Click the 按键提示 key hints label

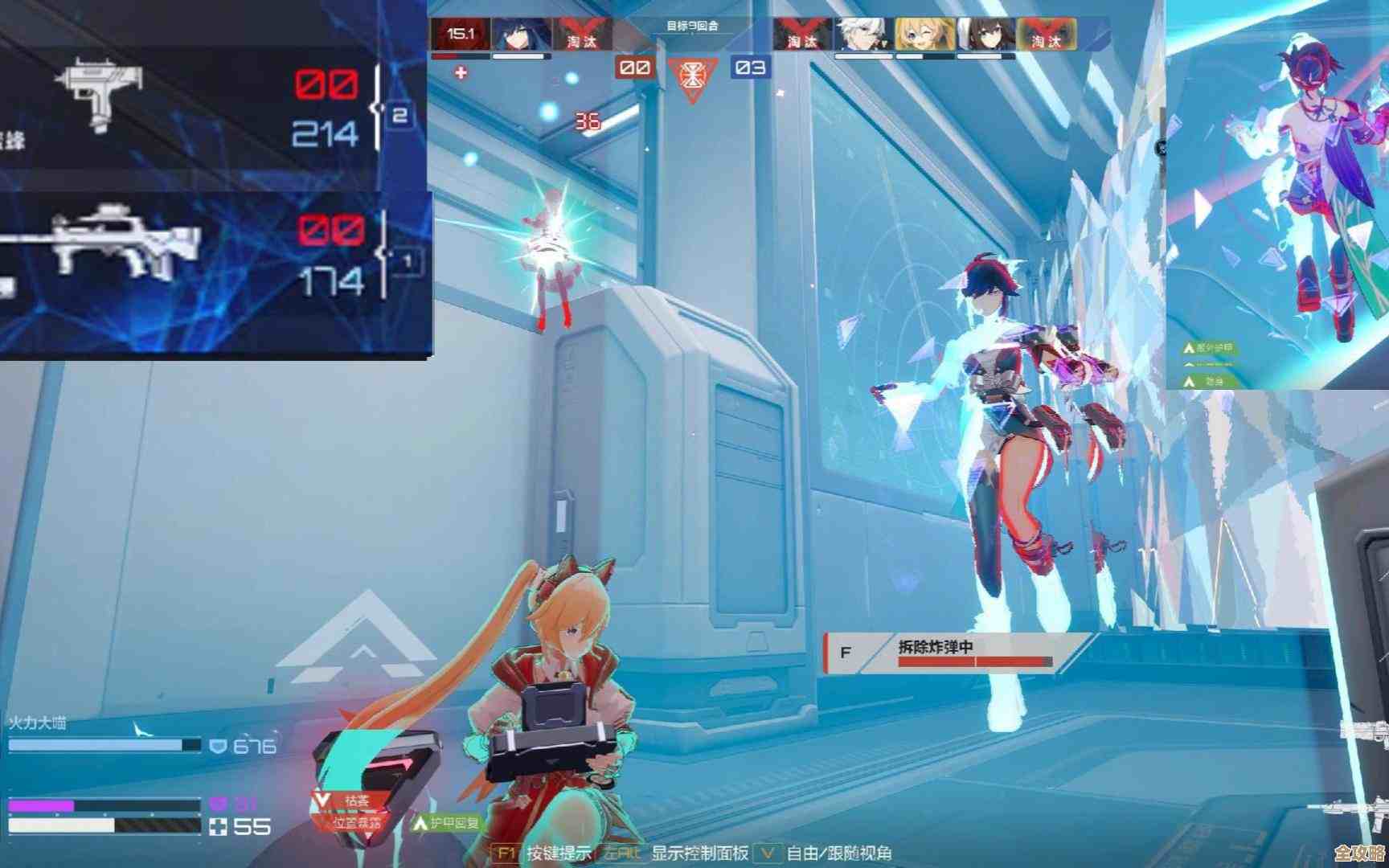pyautogui.click(x=559, y=854)
